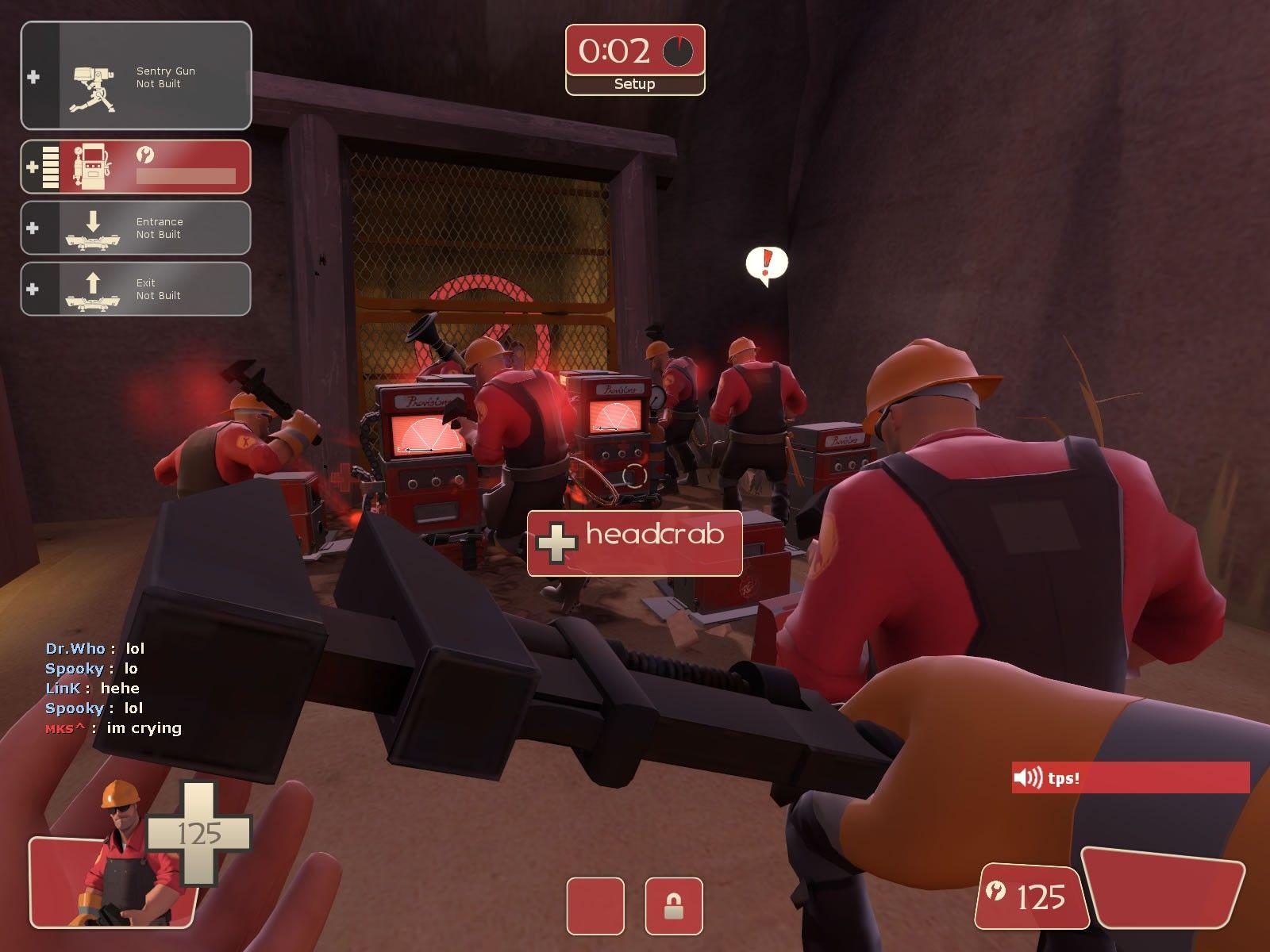Viewport: 1270px width, 952px height.
Task: Click the 'im crying' chat message
Action: click(143, 728)
